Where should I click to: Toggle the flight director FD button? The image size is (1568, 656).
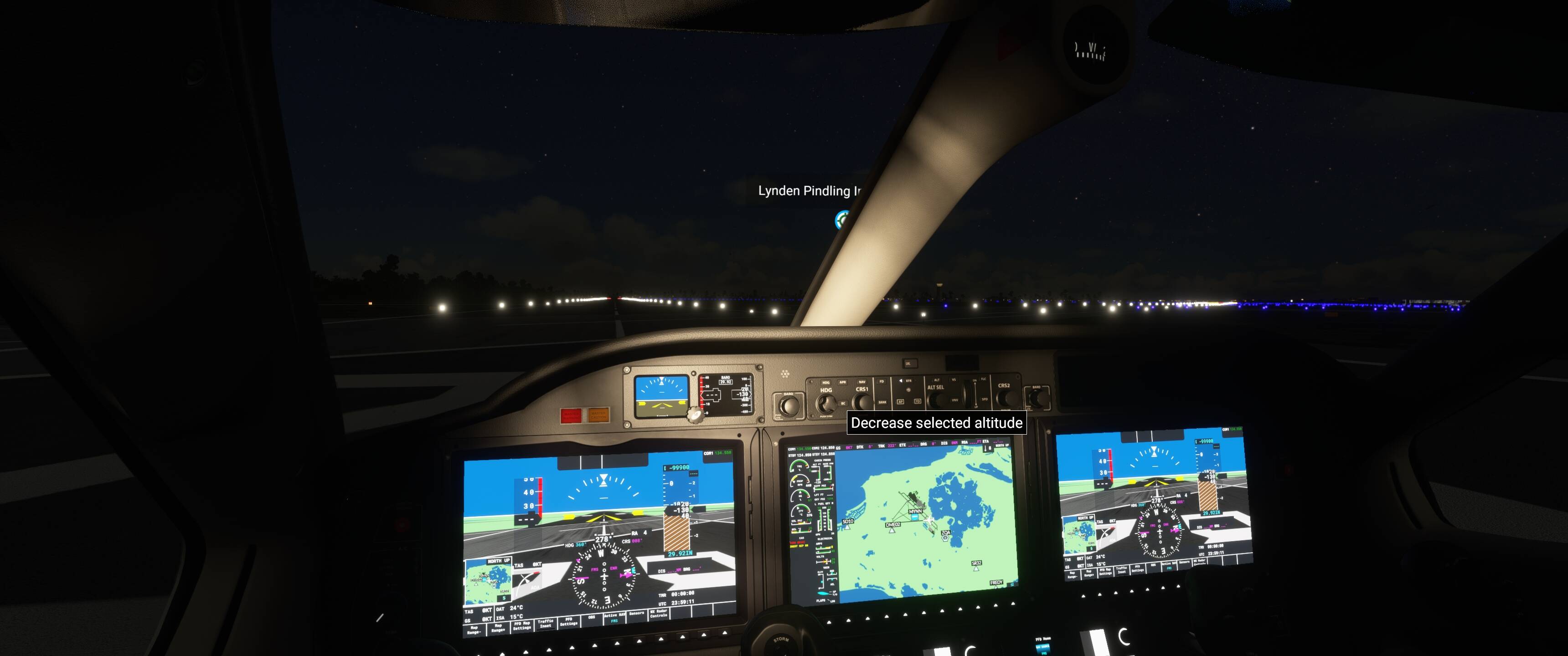tap(882, 382)
